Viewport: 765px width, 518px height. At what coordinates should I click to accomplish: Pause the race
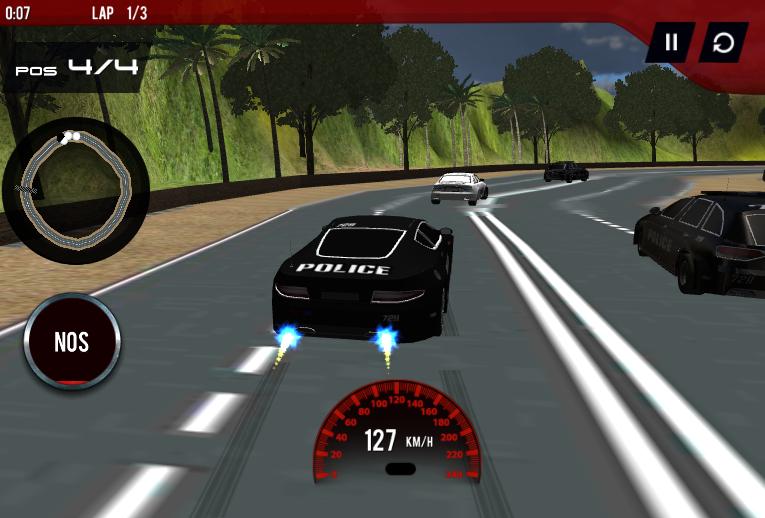coord(671,42)
